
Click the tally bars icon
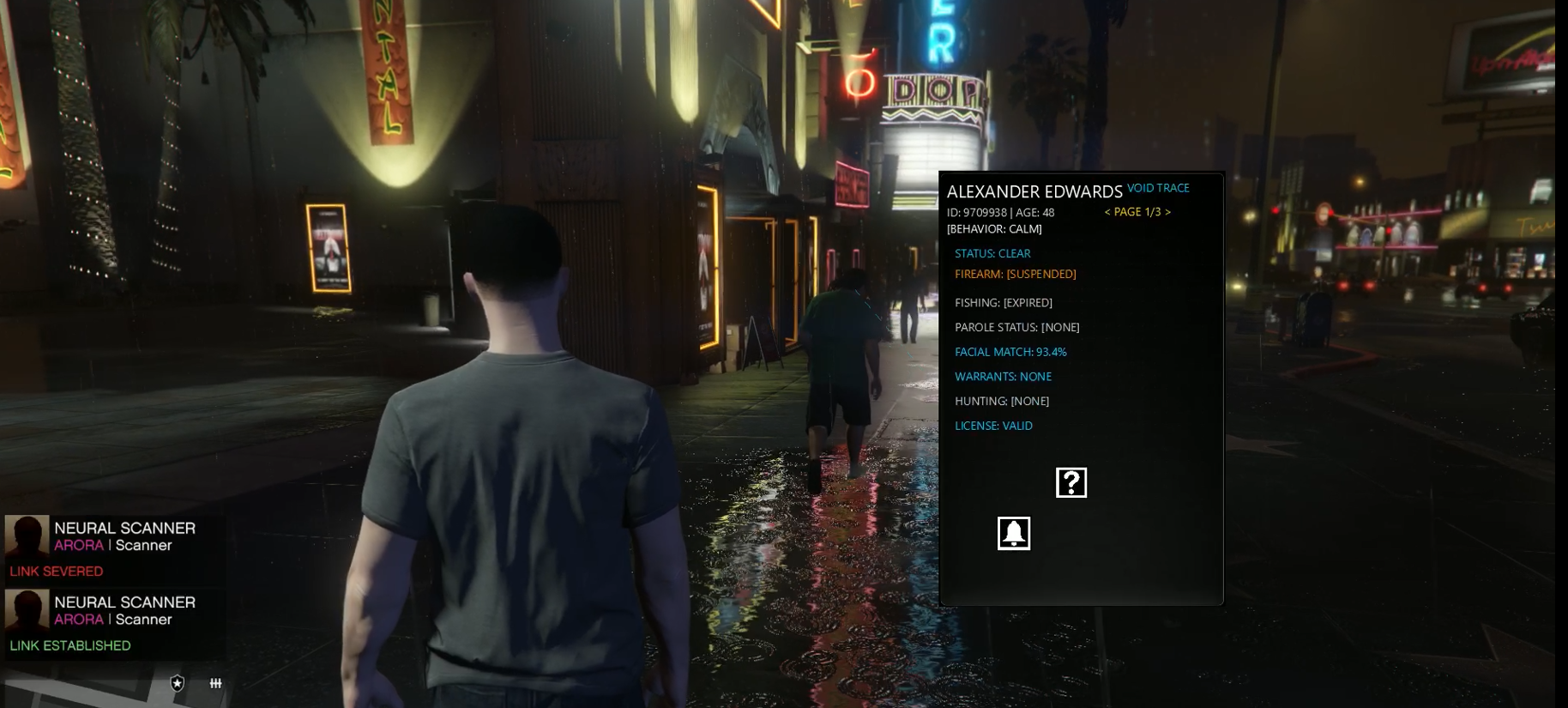[216, 683]
